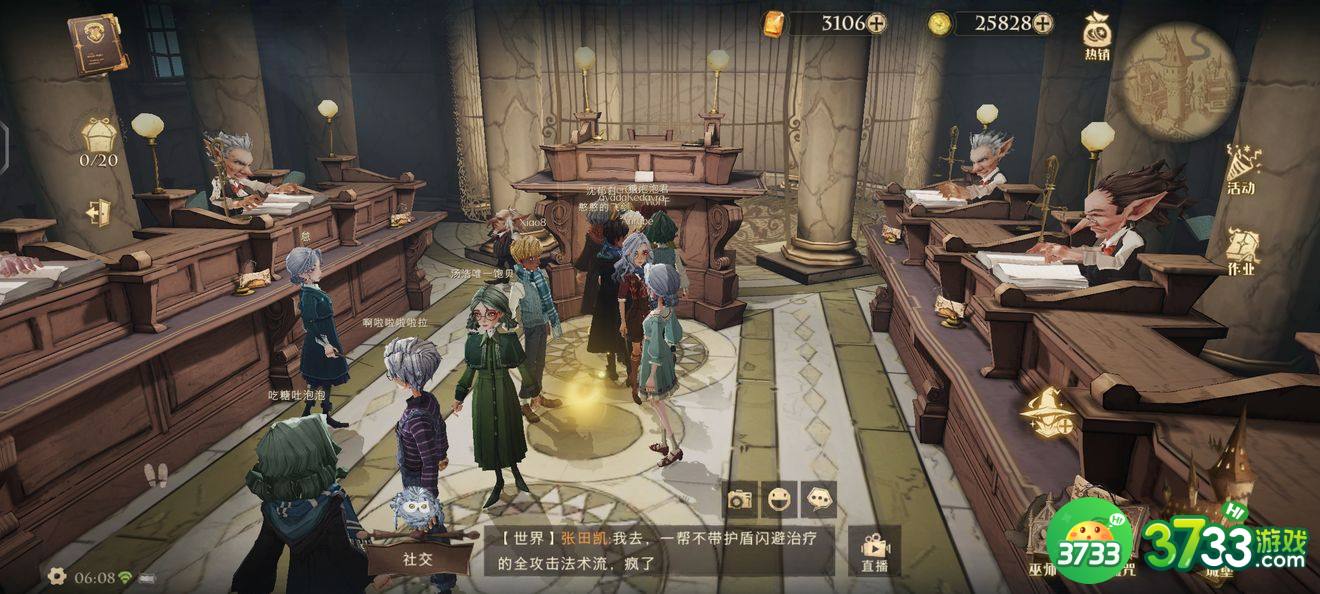
Task: Open settings with the gear icon
Action: click(57, 576)
